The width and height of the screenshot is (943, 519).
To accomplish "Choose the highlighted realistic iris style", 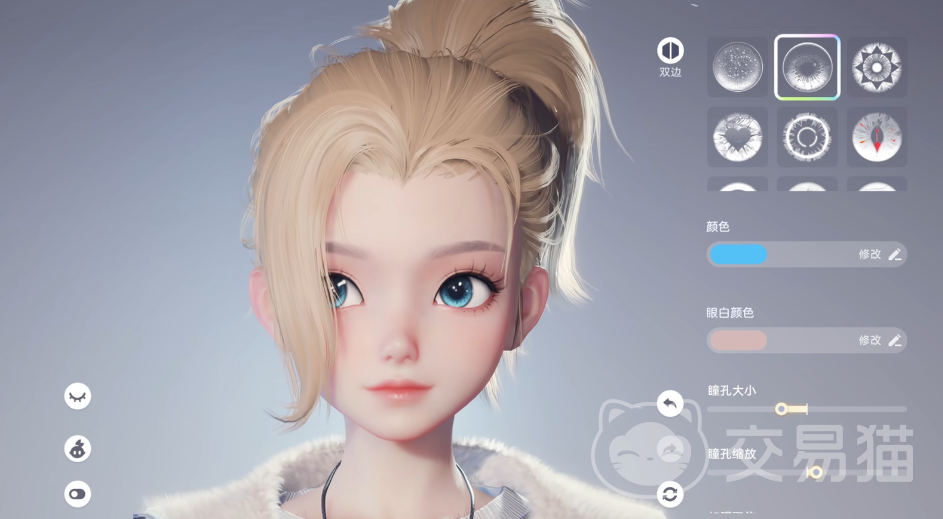I will click(x=807, y=68).
